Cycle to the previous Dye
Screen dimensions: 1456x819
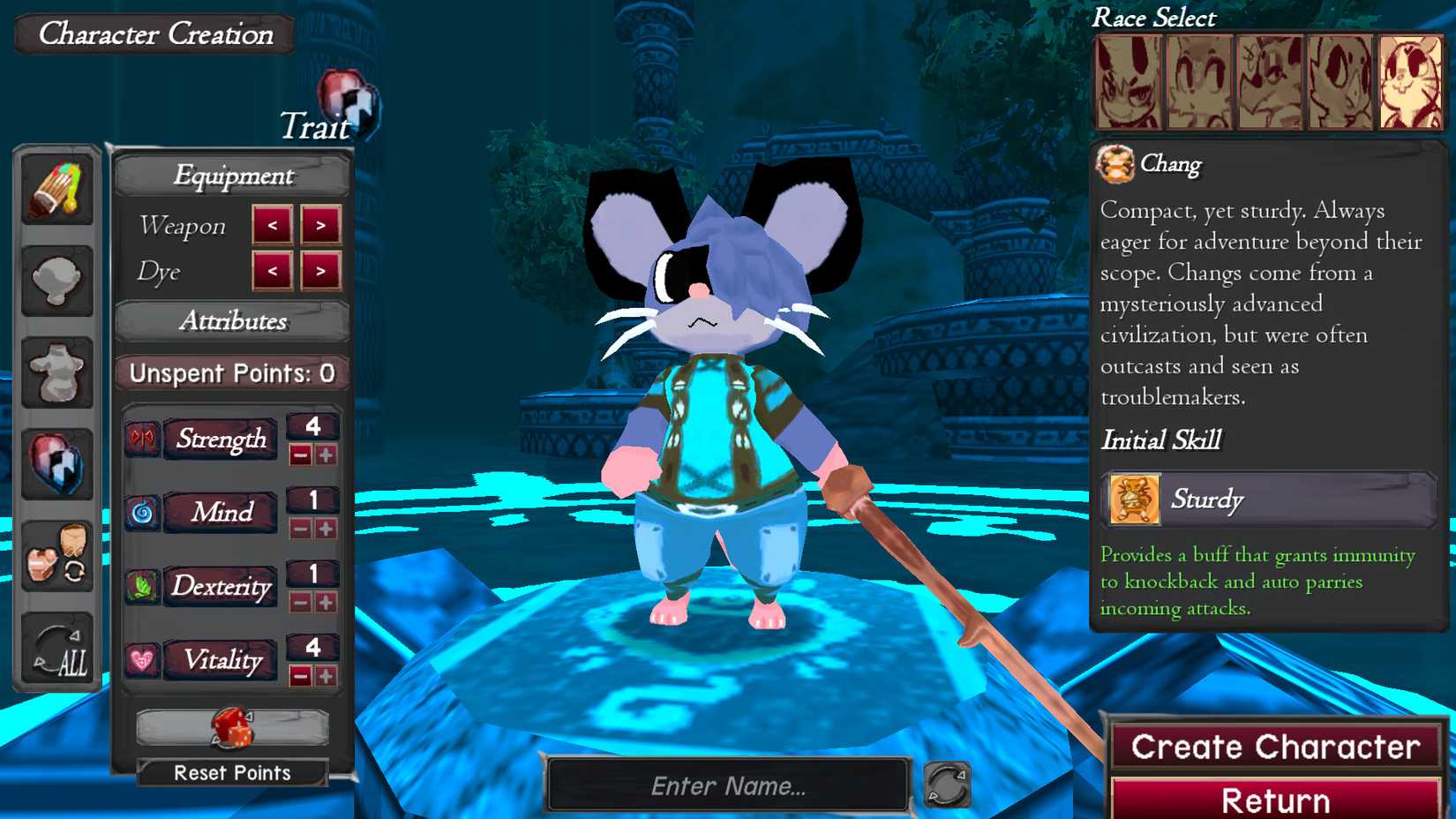tap(274, 272)
